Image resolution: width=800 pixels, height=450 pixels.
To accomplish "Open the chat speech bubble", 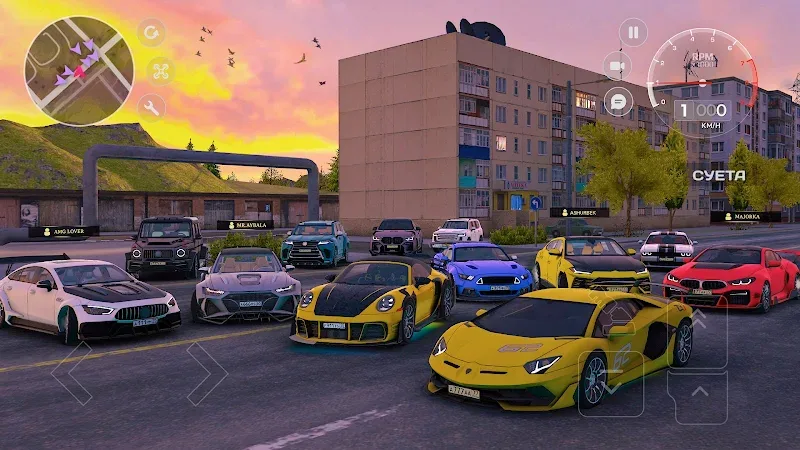I will pos(618,101).
